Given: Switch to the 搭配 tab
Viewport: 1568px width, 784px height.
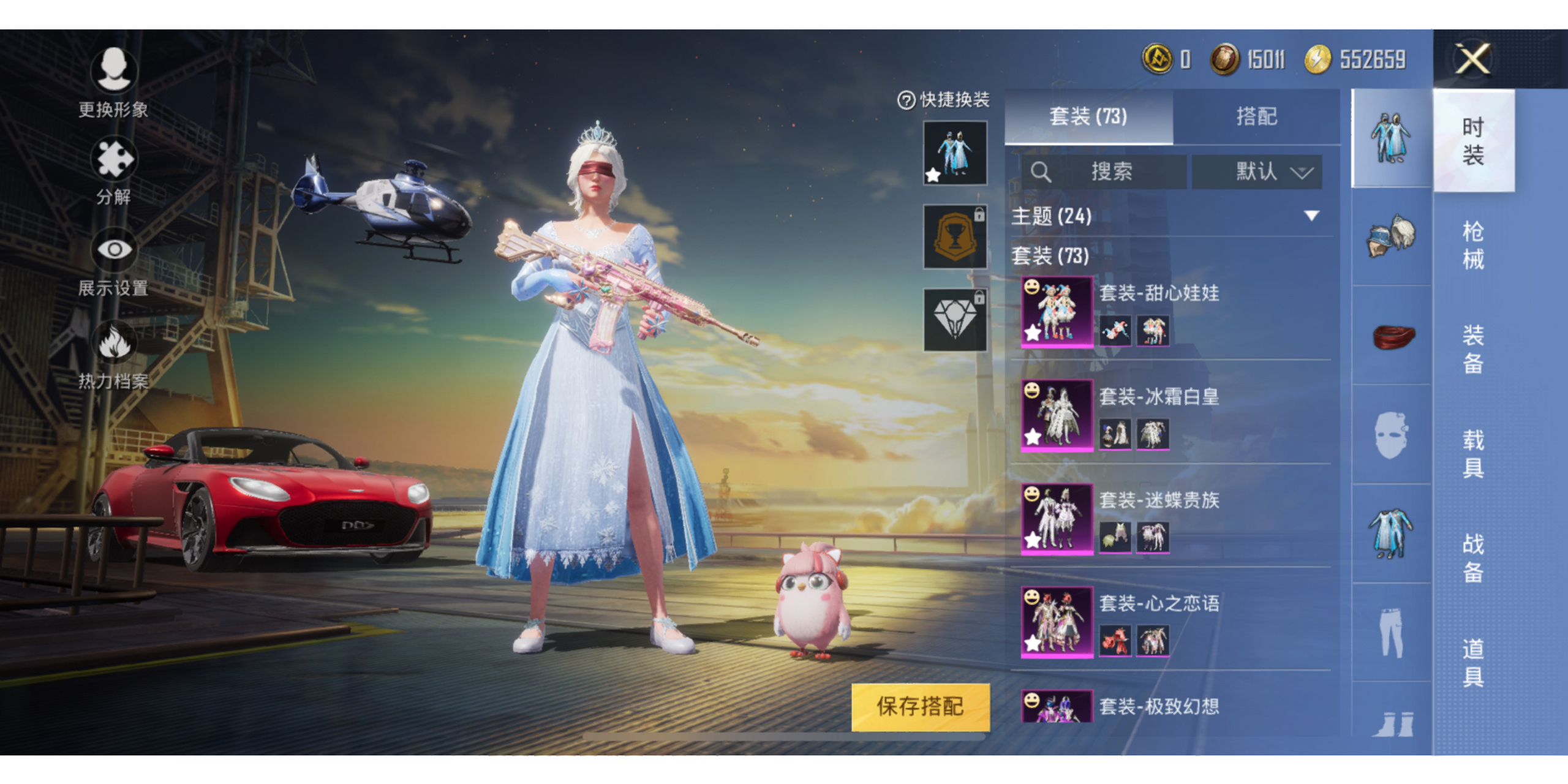Looking at the screenshot, I should tap(1256, 116).
